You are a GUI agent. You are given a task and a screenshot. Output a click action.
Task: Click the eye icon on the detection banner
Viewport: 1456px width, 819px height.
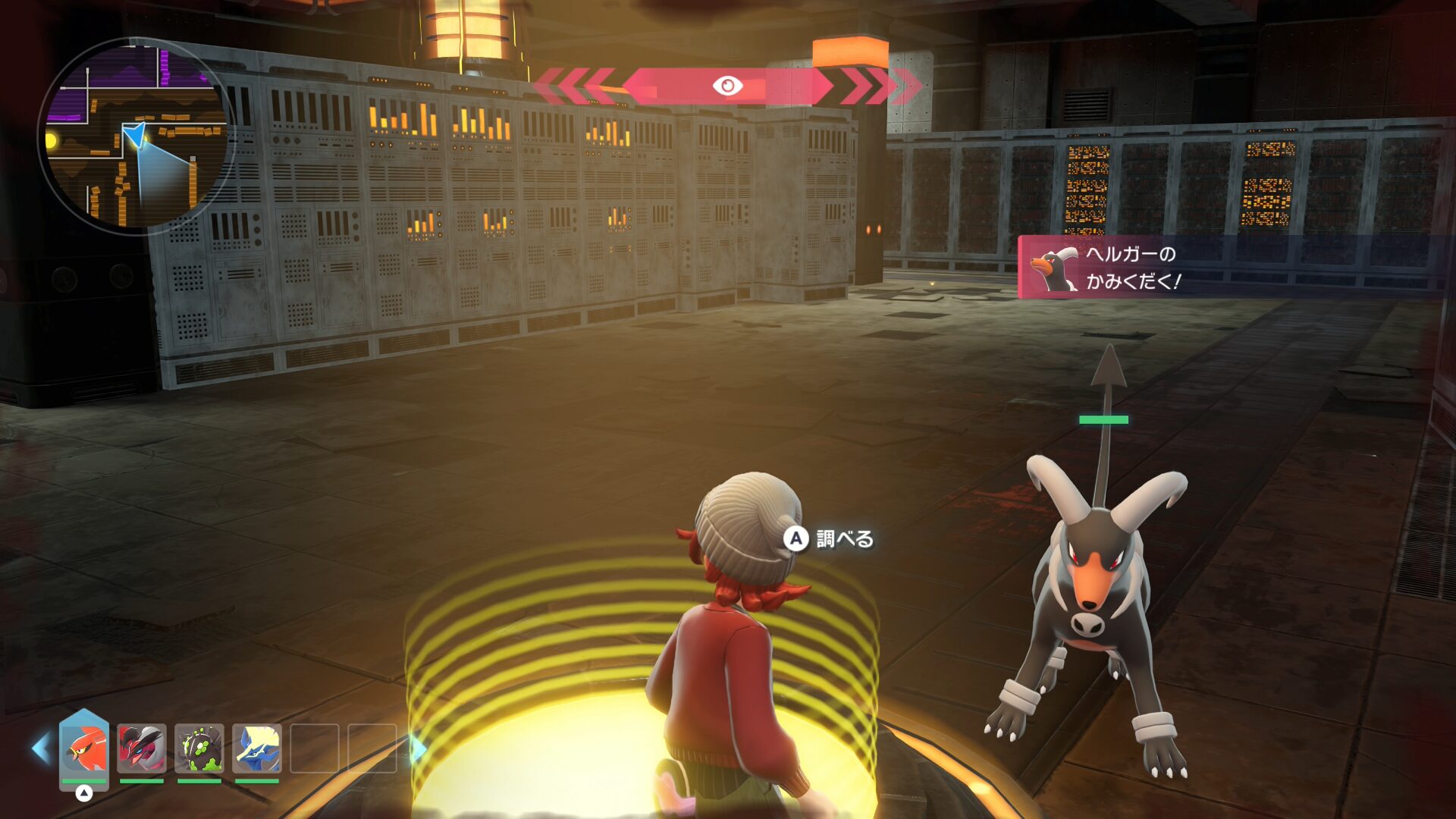727,86
